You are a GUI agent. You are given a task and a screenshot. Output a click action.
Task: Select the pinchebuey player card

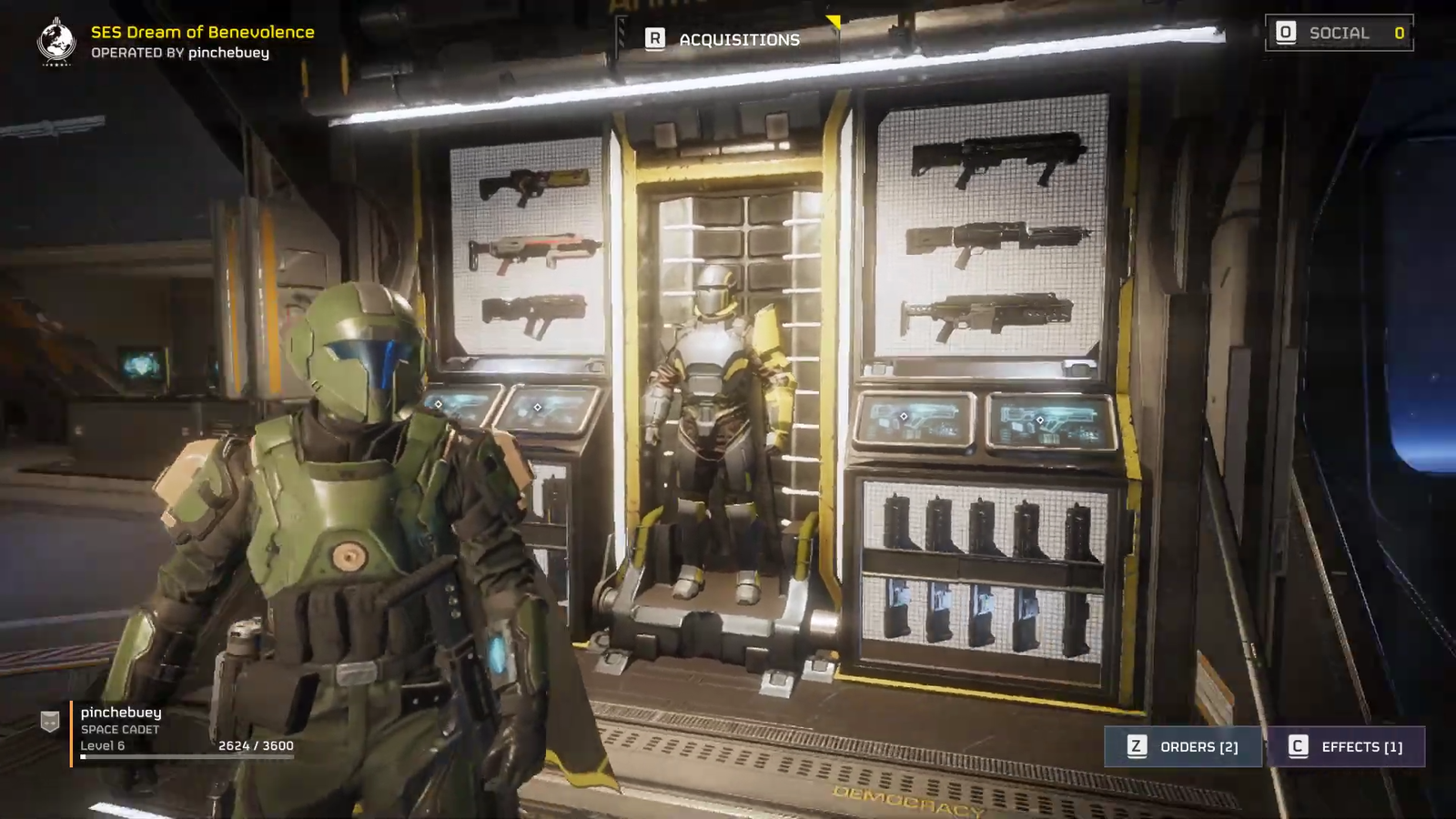[168, 729]
